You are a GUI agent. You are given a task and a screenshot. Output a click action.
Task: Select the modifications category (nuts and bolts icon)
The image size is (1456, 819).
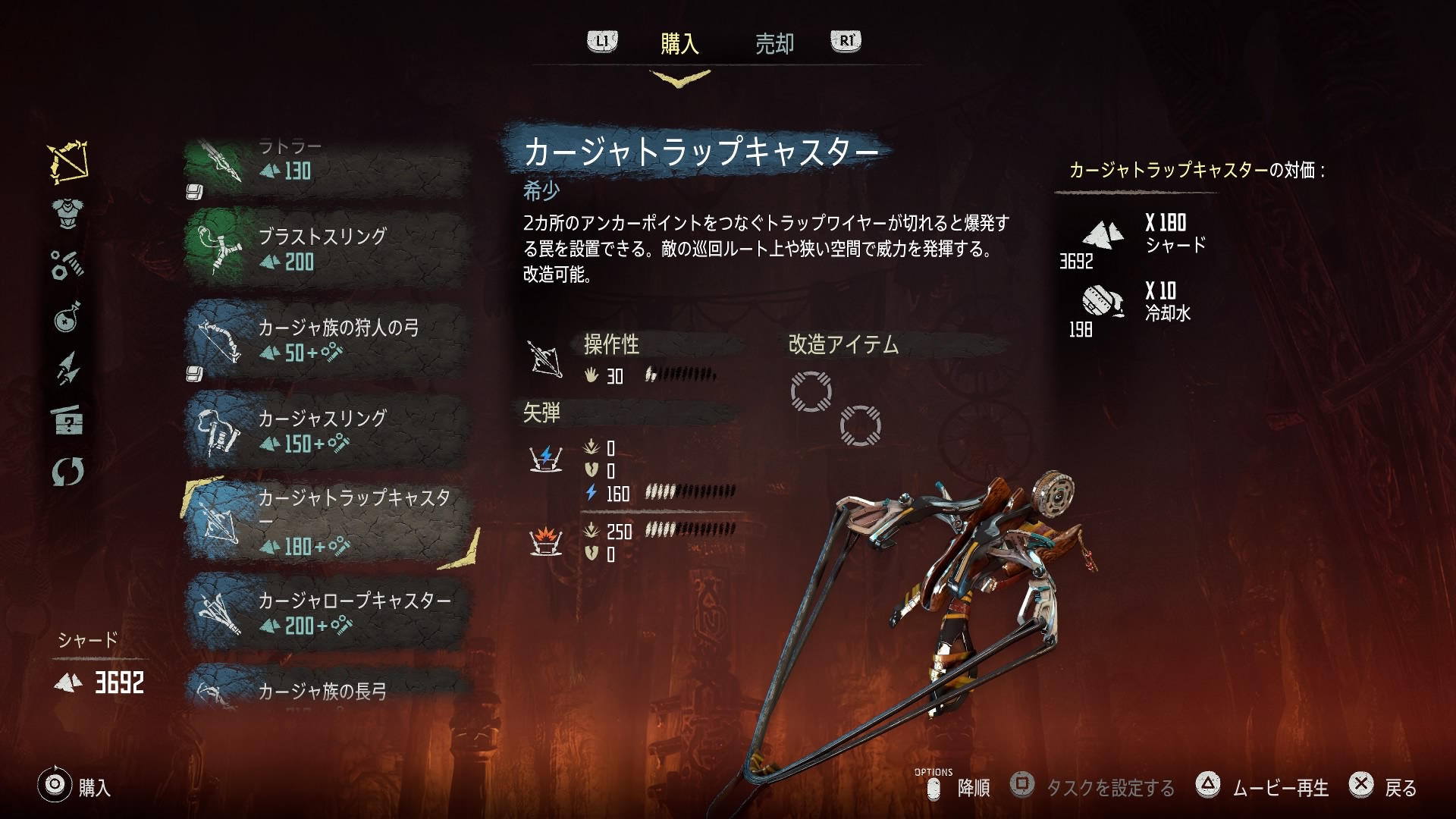pyautogui.click(x=67, y=265)
